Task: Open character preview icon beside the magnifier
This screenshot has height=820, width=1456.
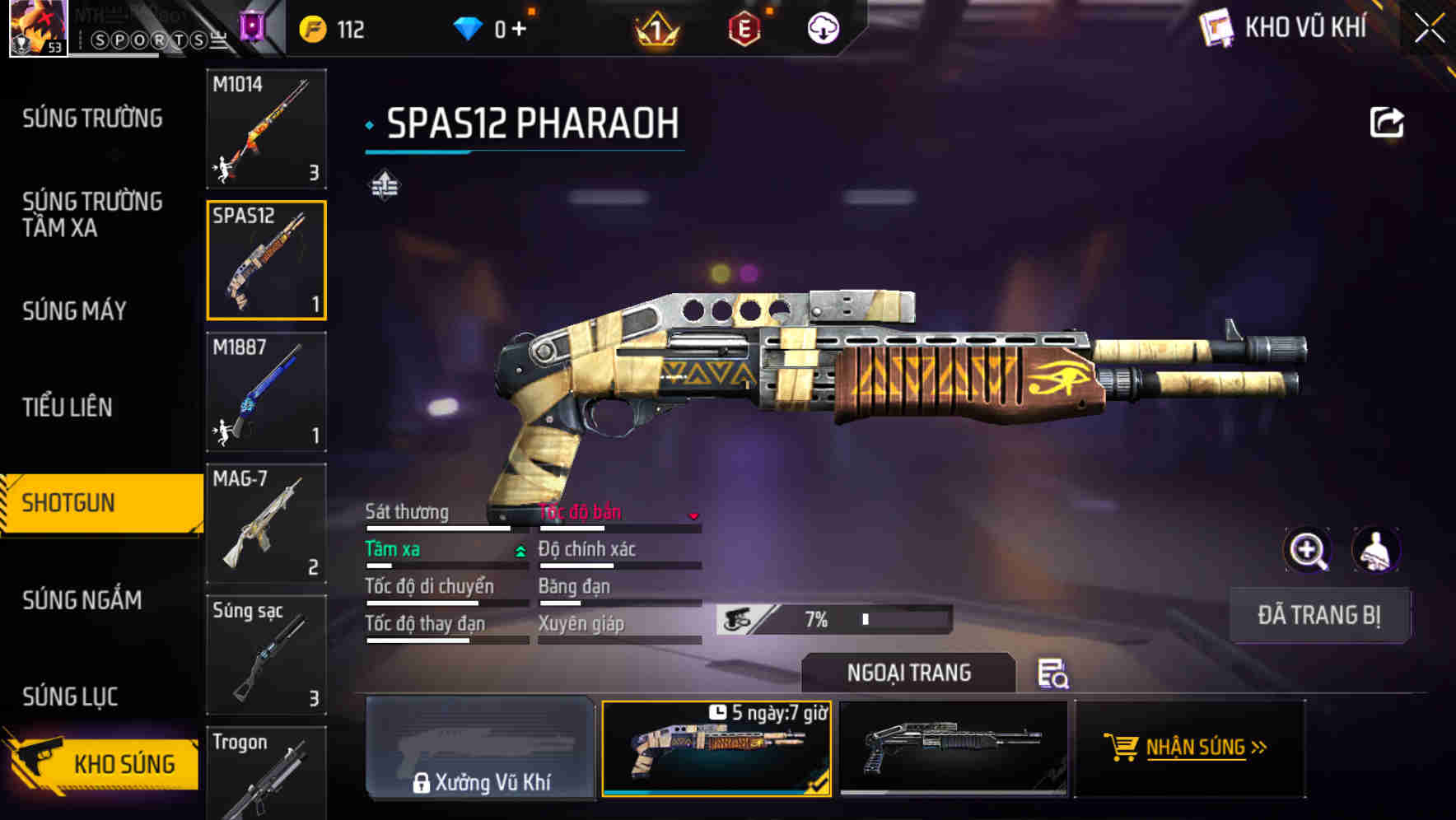Action: (x=1376, y=550)
